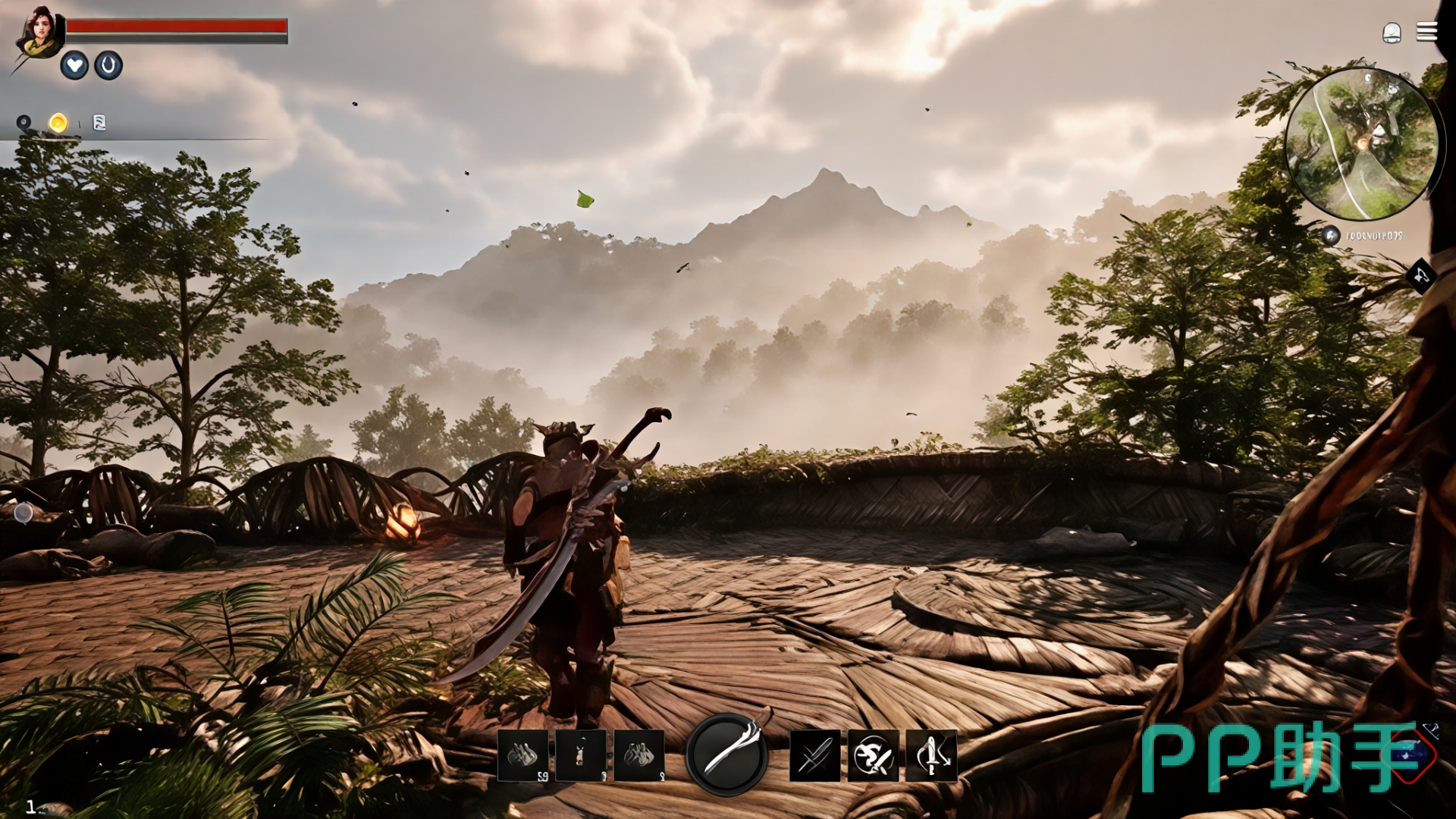Click the small dark orb icon

pyautogui.click(x=24, y=122)
